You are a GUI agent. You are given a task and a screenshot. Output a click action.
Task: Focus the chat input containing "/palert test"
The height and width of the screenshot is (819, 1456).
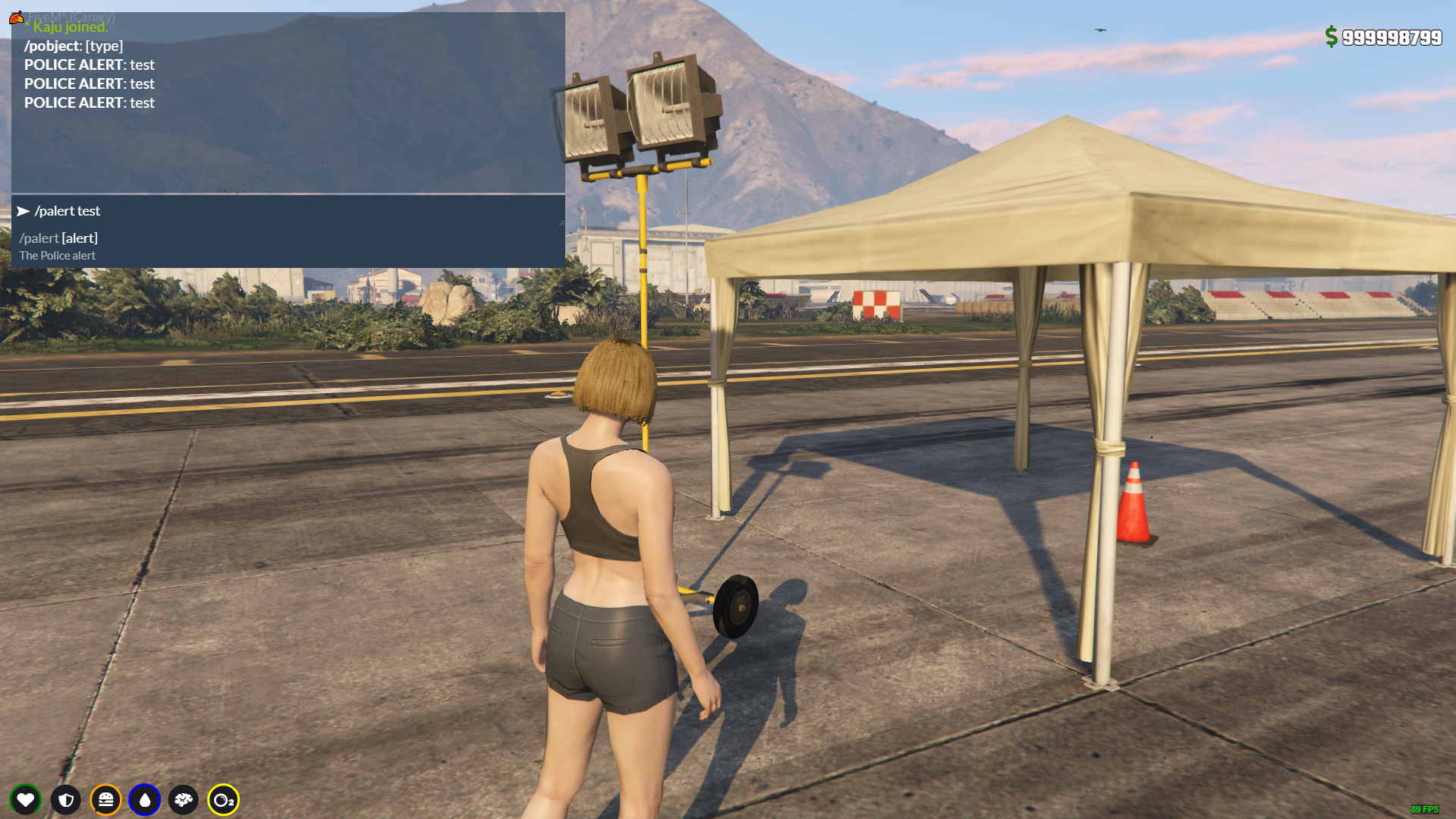(288, 211)
